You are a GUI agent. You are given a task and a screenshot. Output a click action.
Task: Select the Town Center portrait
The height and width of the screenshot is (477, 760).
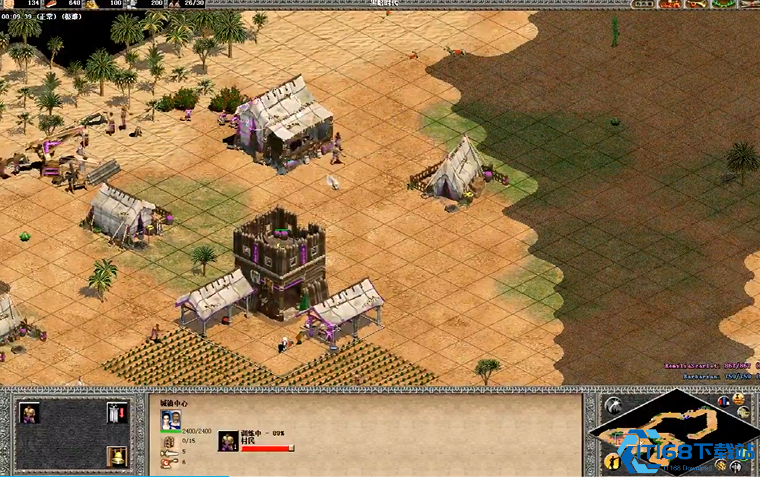coord(171,421)
